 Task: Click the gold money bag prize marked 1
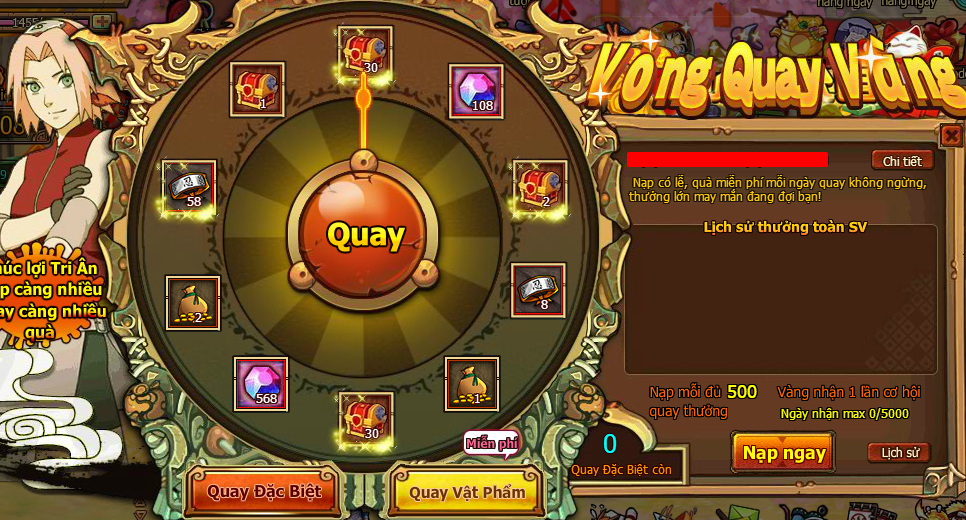pos(471,383)
